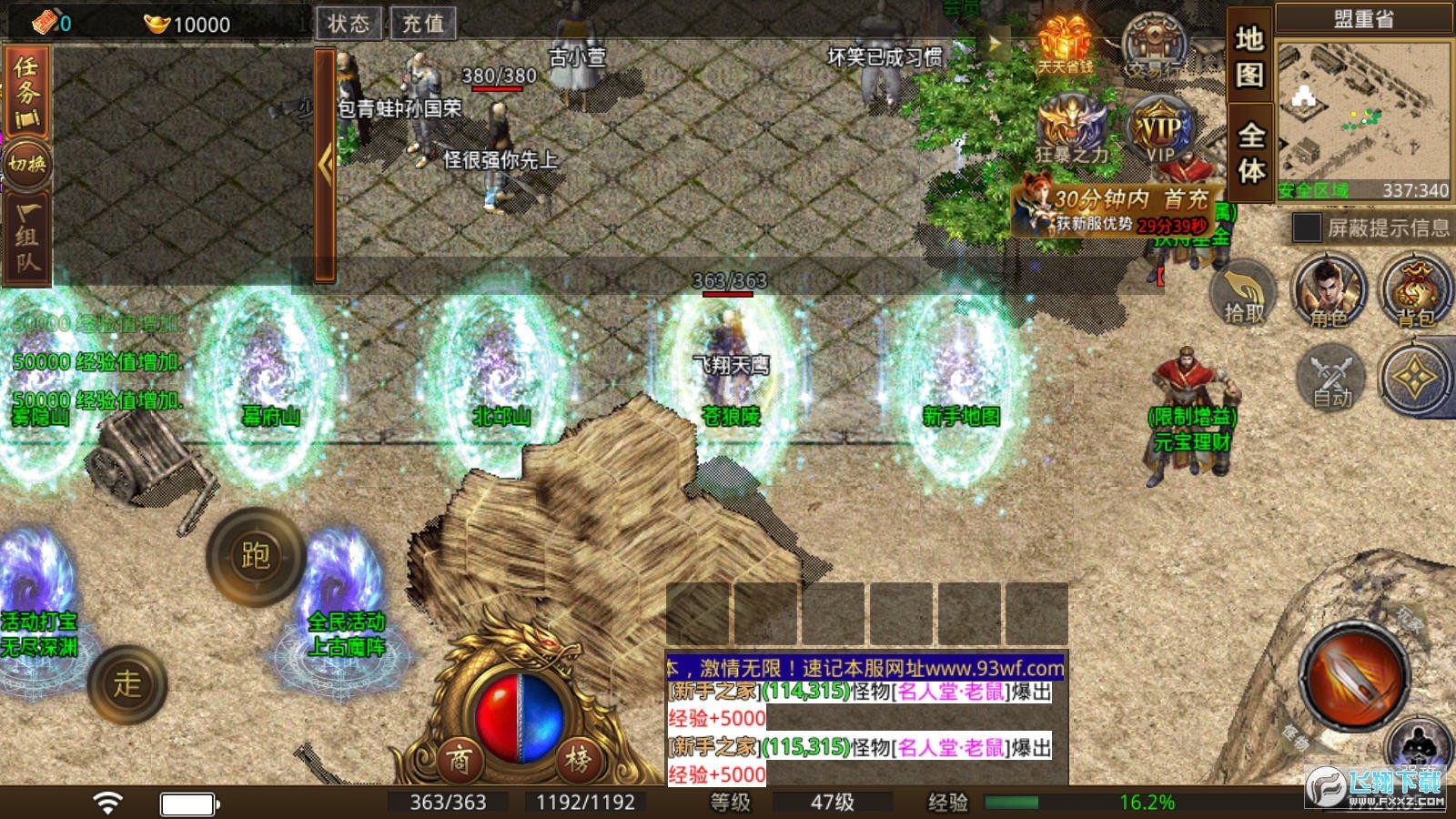The height and width of the screenshot is (819, 1456).
Task: Toggle the 屏蔽提示信息 checkbox
Action: click(1306, 227)
